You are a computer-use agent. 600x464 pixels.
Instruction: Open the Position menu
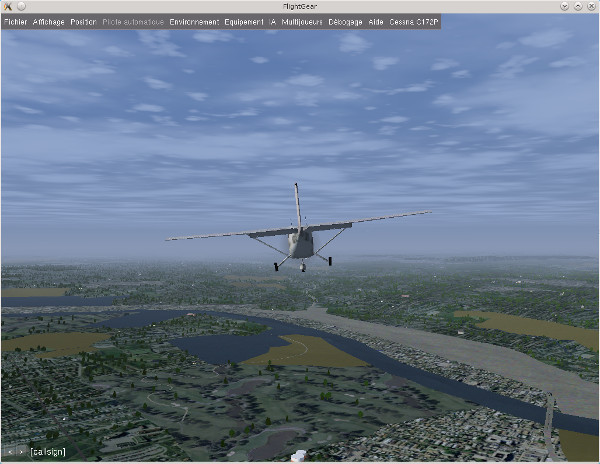(83, 21)
